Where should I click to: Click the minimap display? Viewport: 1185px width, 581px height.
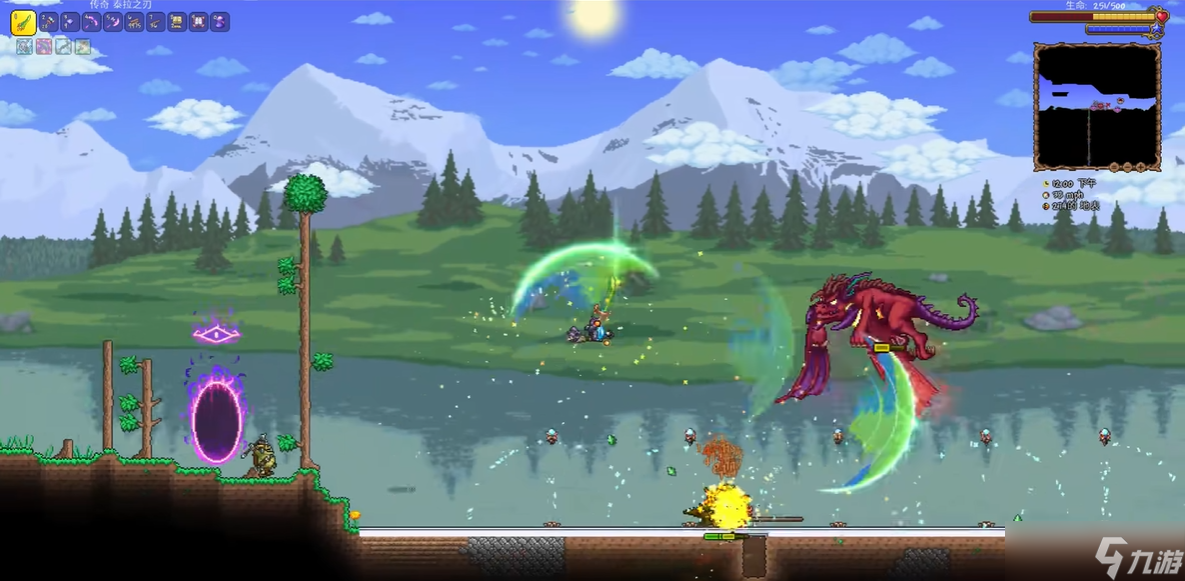coord(1097,105)
